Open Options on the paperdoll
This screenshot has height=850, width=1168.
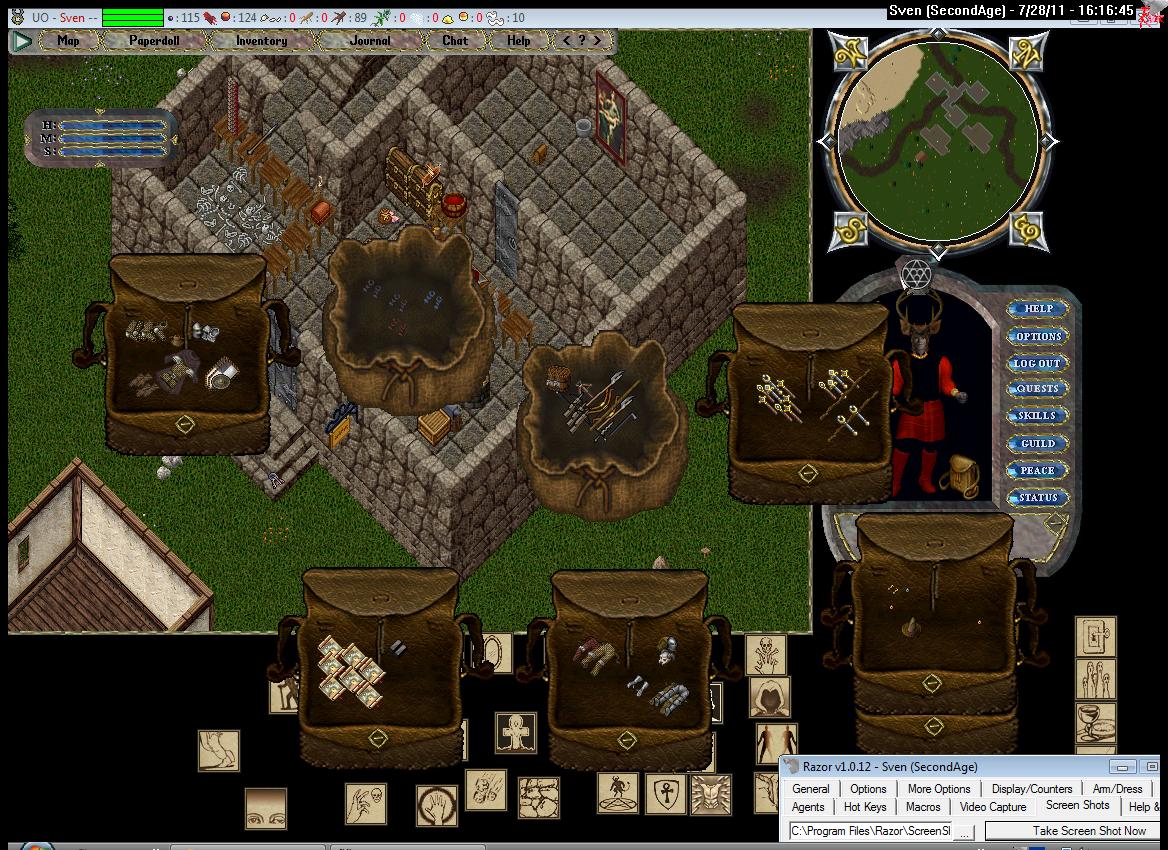[x=1038, y=336]
